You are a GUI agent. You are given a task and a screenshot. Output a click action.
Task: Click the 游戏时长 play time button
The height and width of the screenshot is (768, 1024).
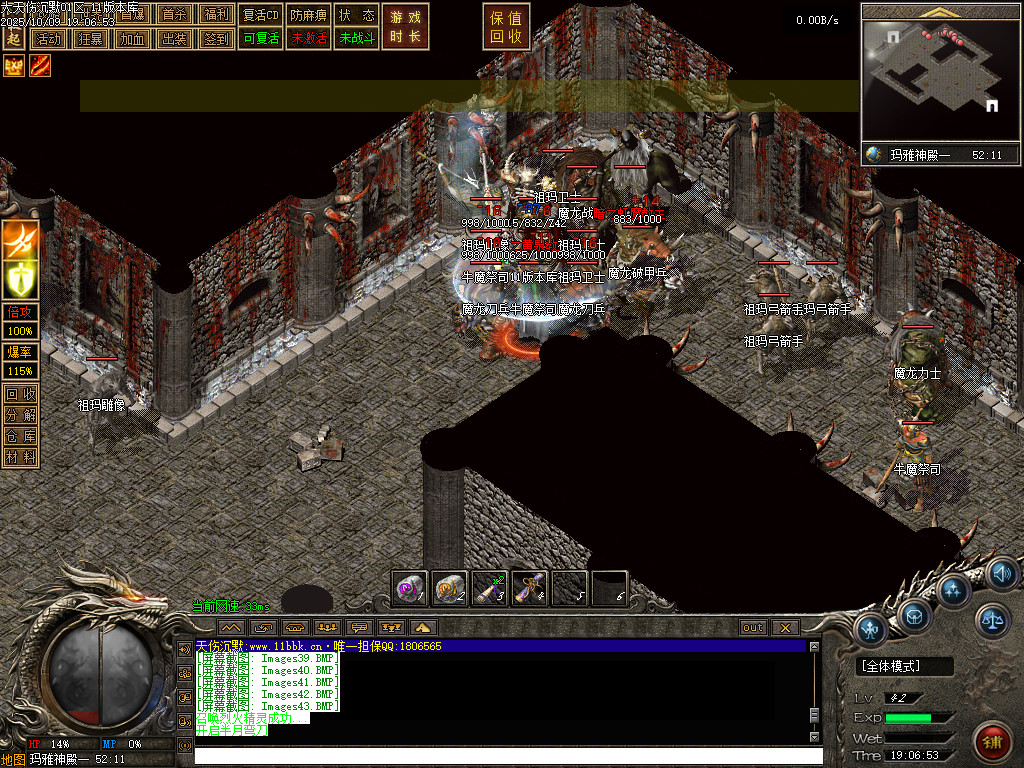coord(406,27)
